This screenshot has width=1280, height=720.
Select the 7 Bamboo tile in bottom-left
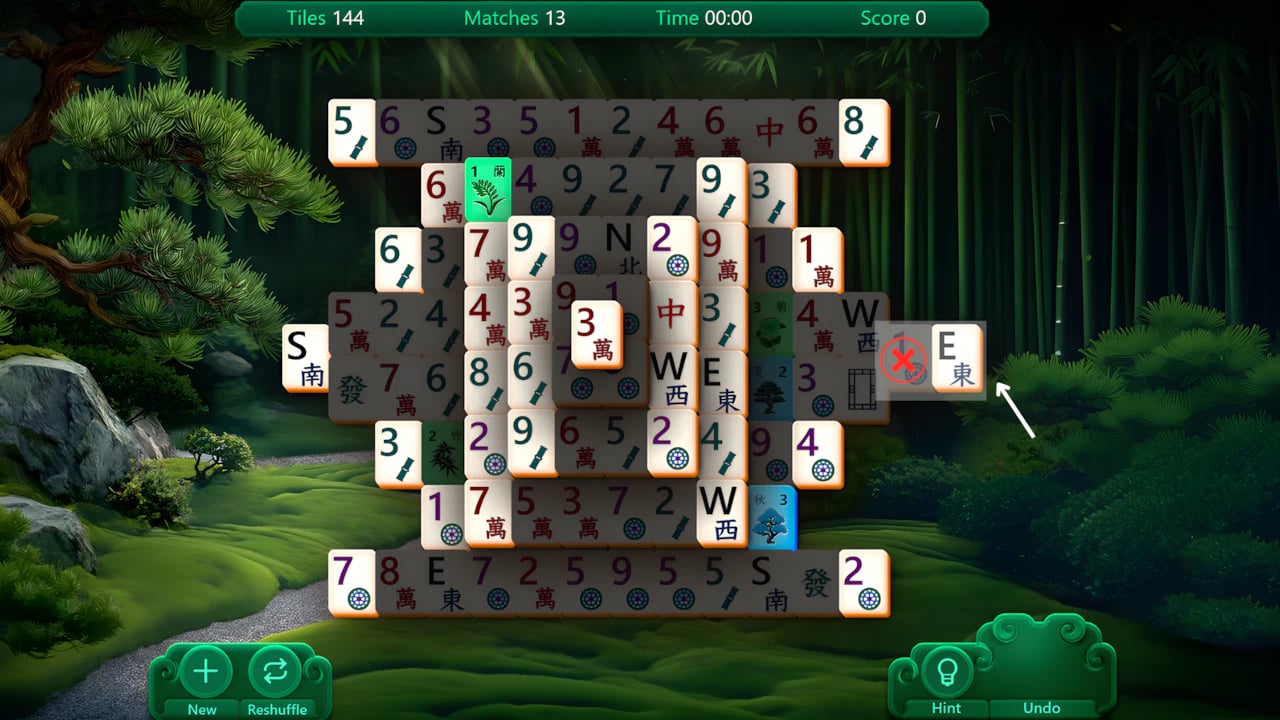352,580
